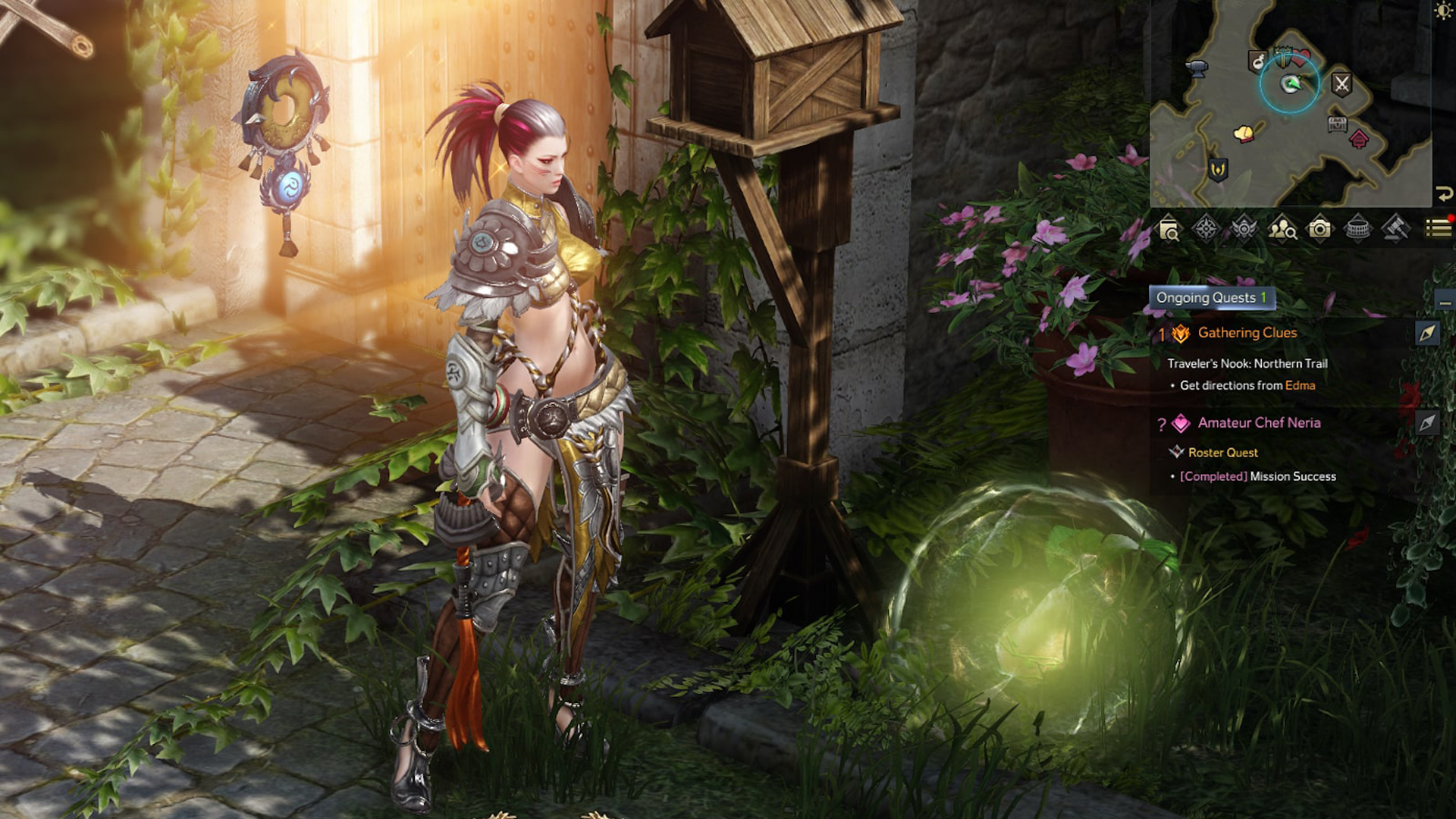The width and height of the screenshot is (1456, 819).
Task: Open the colosseum arena icon
Action: (1357, 228)
